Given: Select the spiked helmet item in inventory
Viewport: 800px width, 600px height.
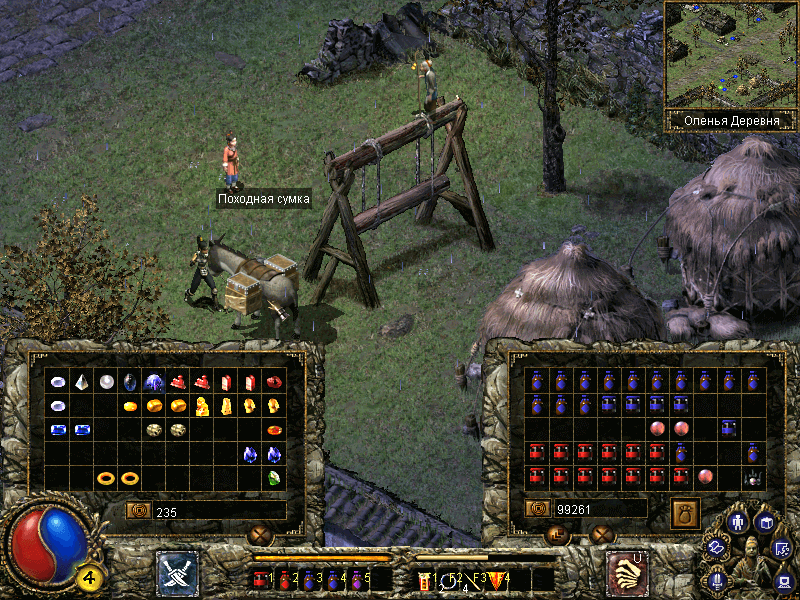Looking at the screenshot, I should click(x=753, y=478).
